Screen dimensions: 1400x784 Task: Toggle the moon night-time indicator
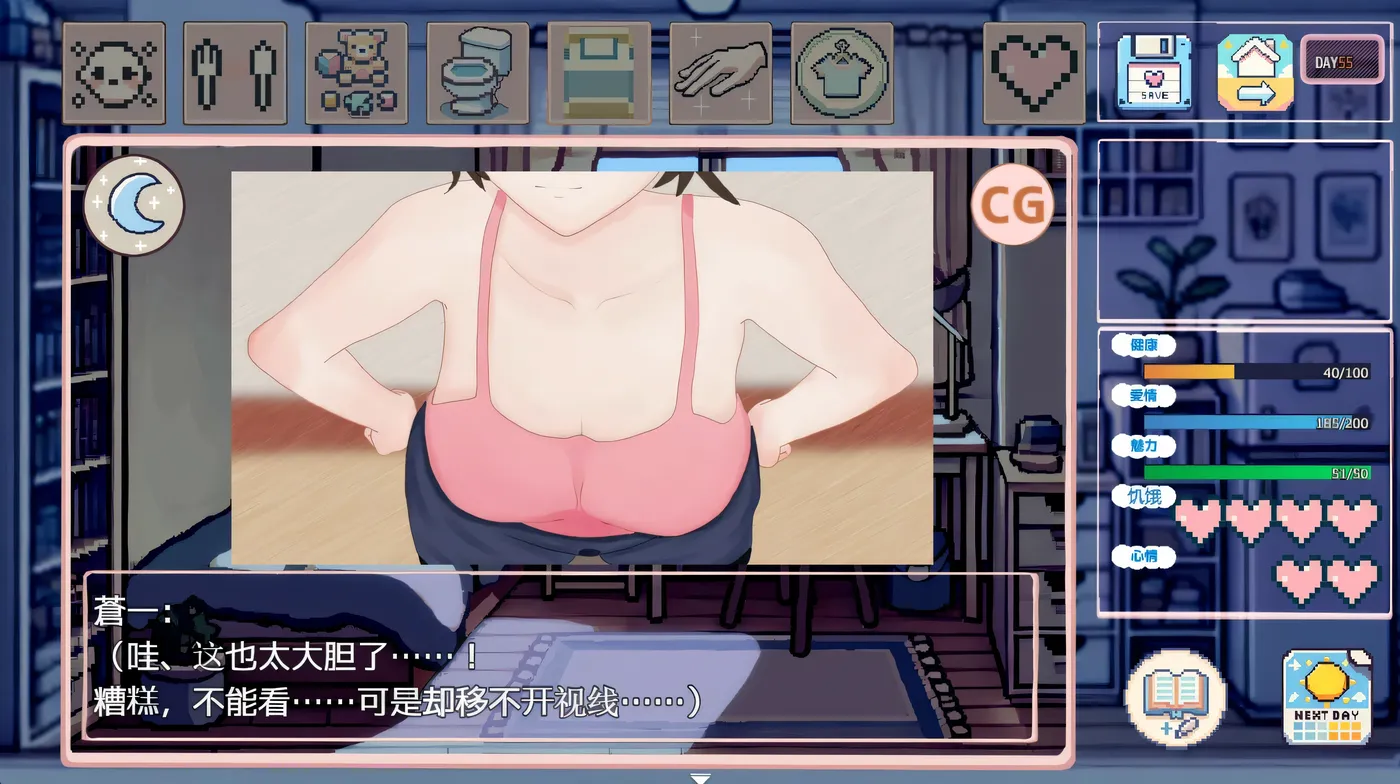135,205
